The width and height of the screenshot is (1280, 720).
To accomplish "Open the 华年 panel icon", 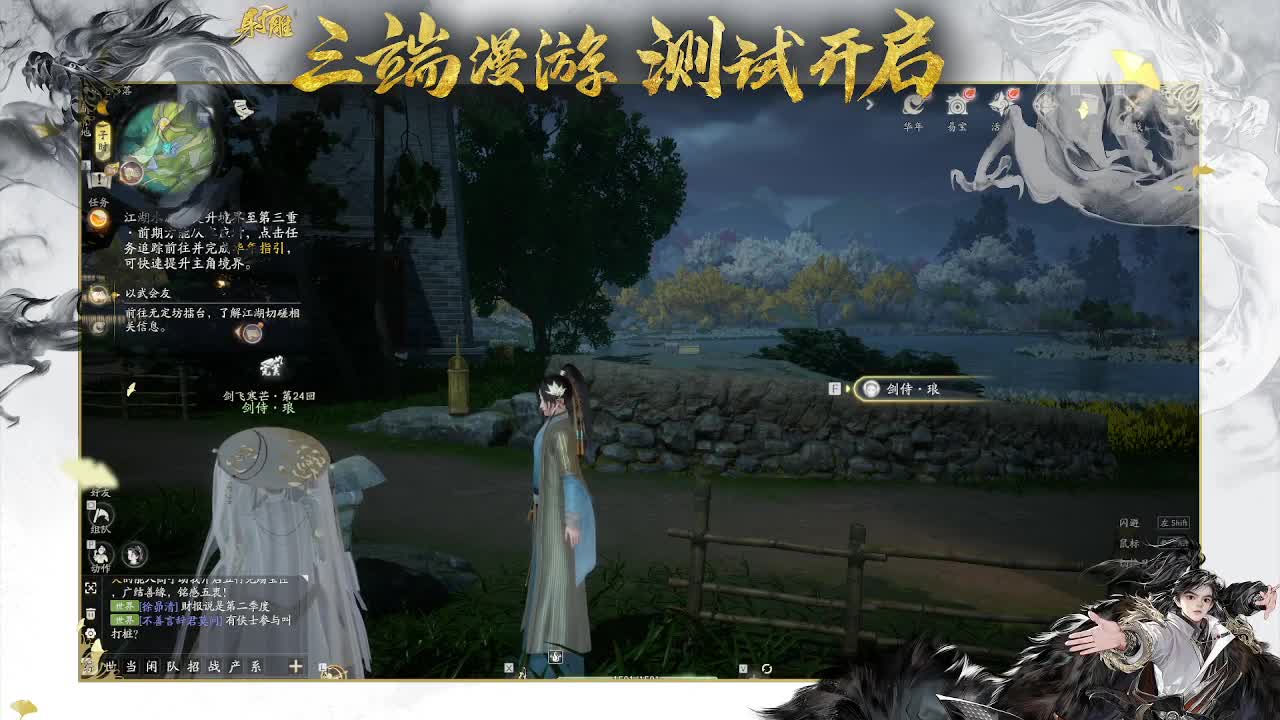I will coord(914,104).
